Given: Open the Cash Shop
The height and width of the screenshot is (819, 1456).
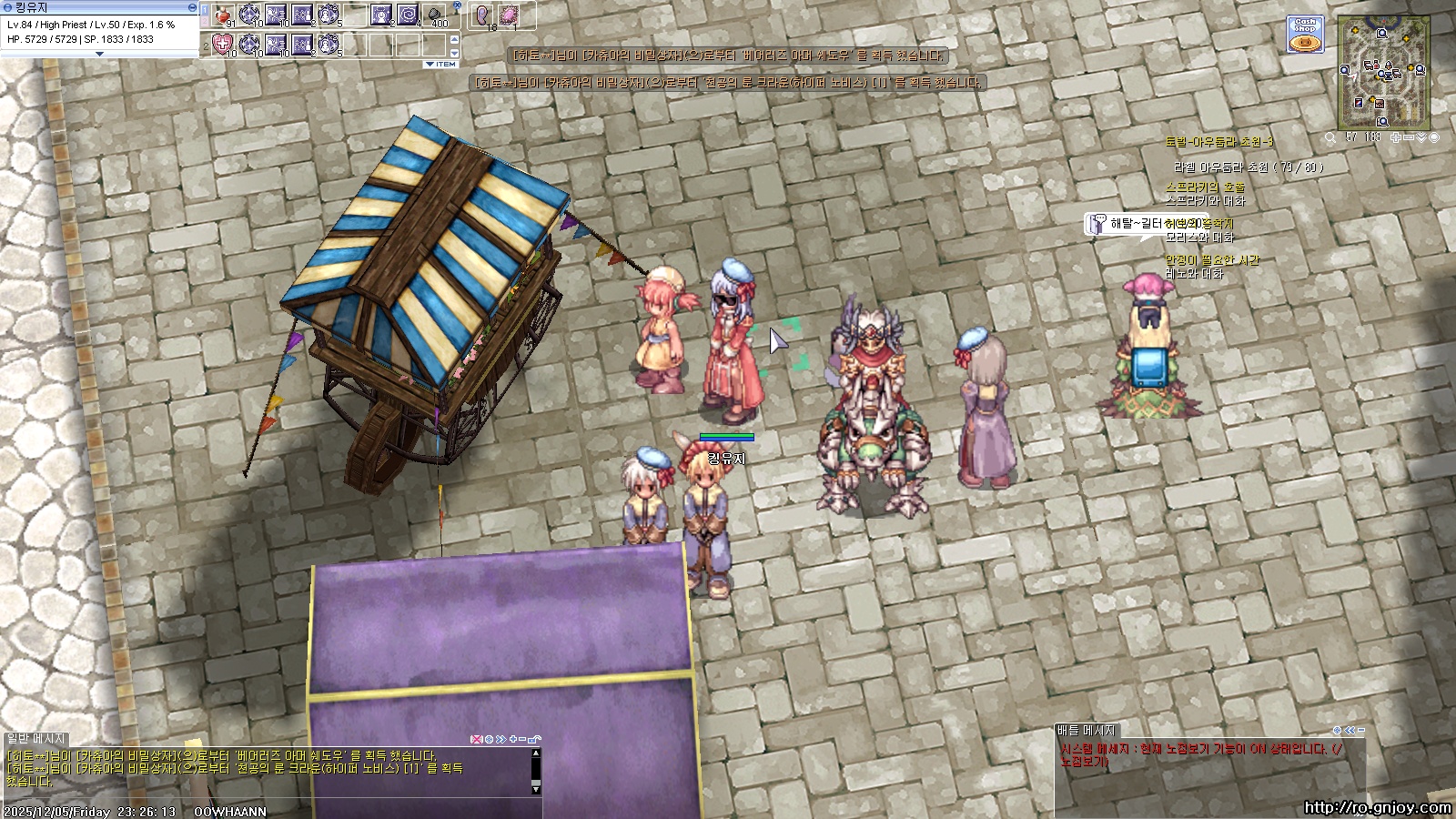Looking at the screenshot, I should [1304, 35].
